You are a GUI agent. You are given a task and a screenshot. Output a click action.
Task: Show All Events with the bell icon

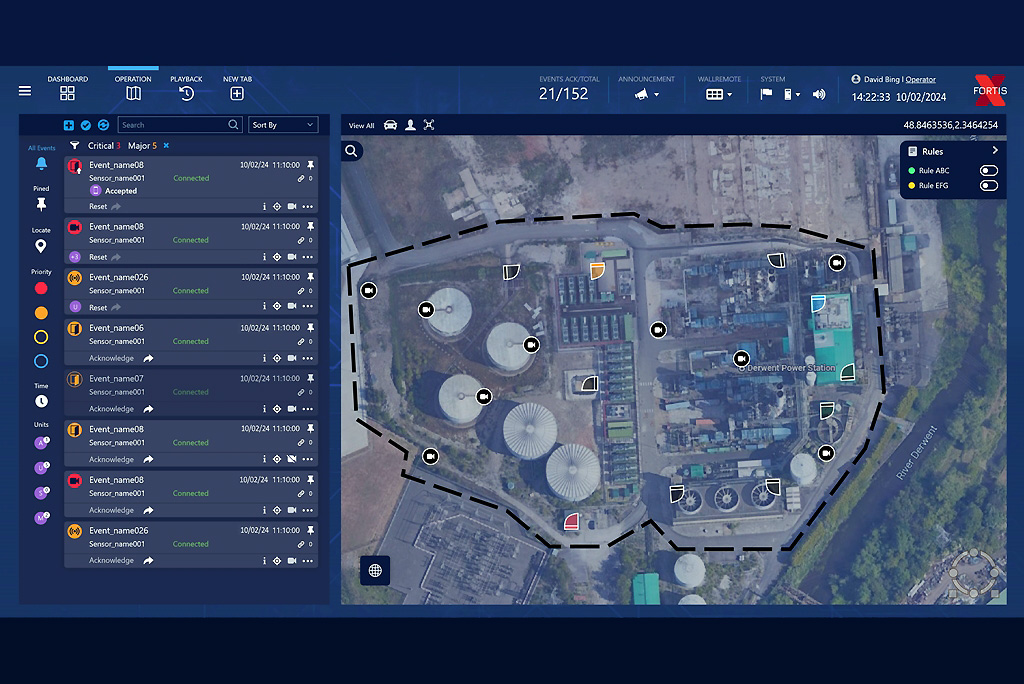[41, 163]
